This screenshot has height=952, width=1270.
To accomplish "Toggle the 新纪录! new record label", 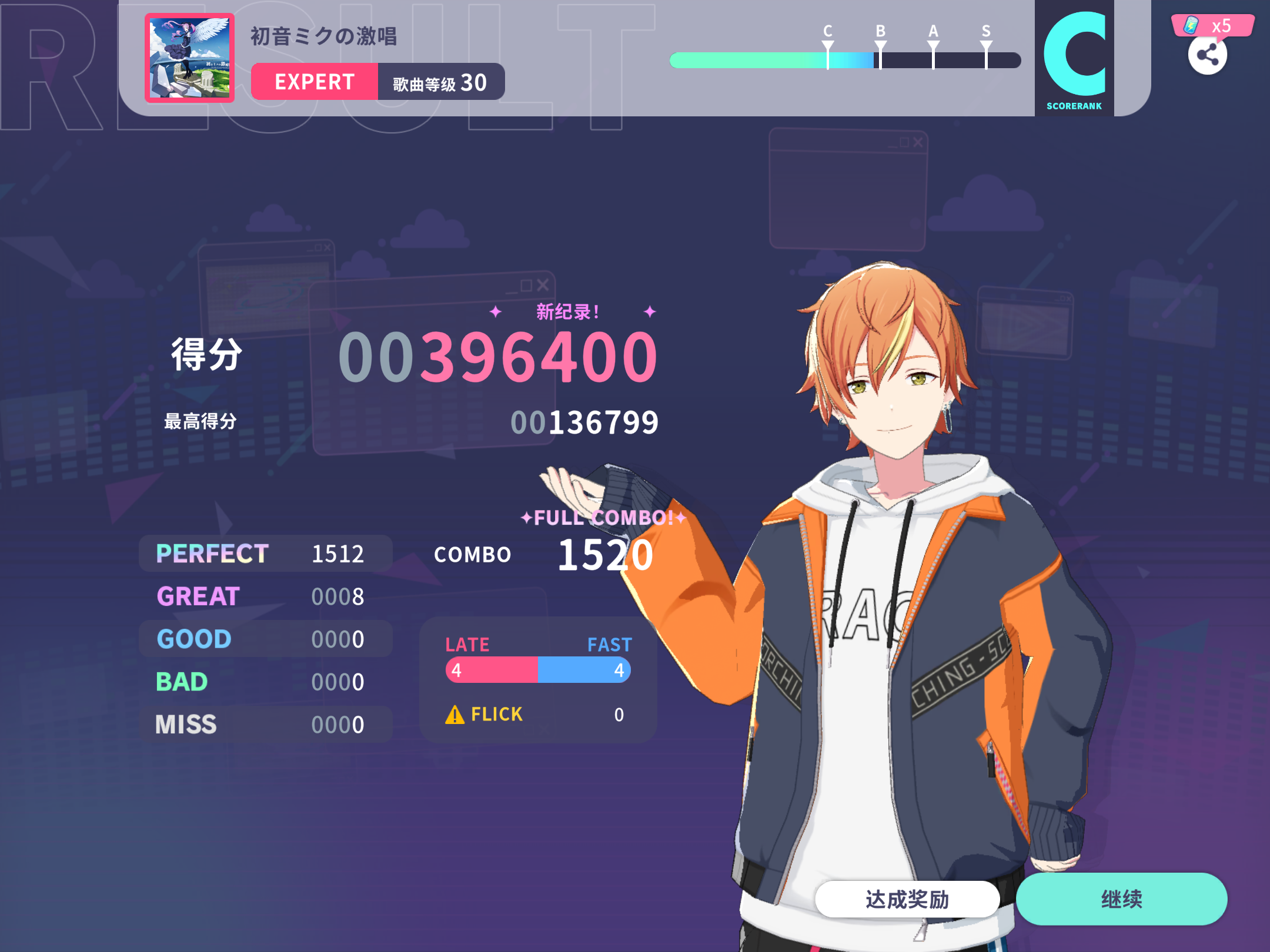I will click(x=566, y=312).
